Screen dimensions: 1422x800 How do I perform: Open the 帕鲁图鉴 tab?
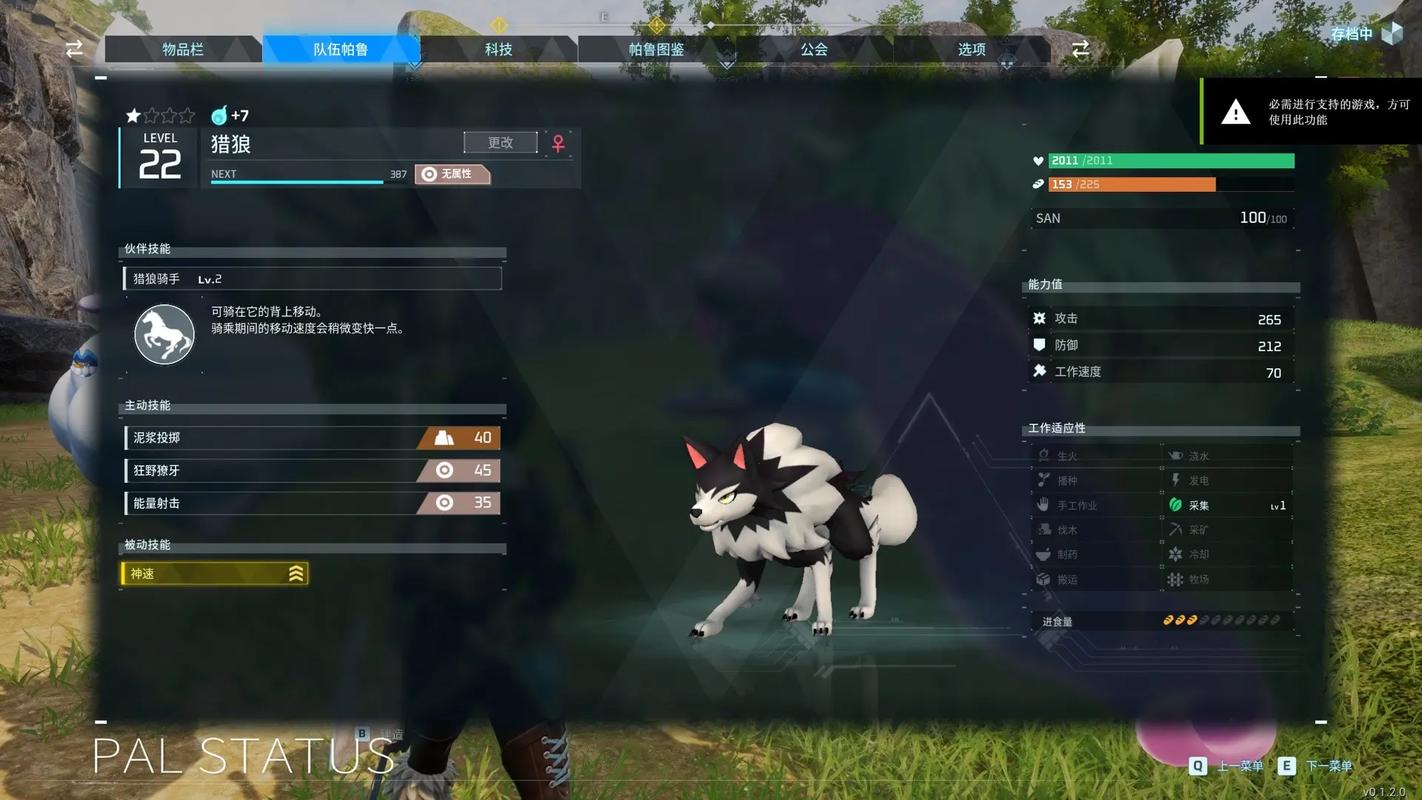pos(656,49)
